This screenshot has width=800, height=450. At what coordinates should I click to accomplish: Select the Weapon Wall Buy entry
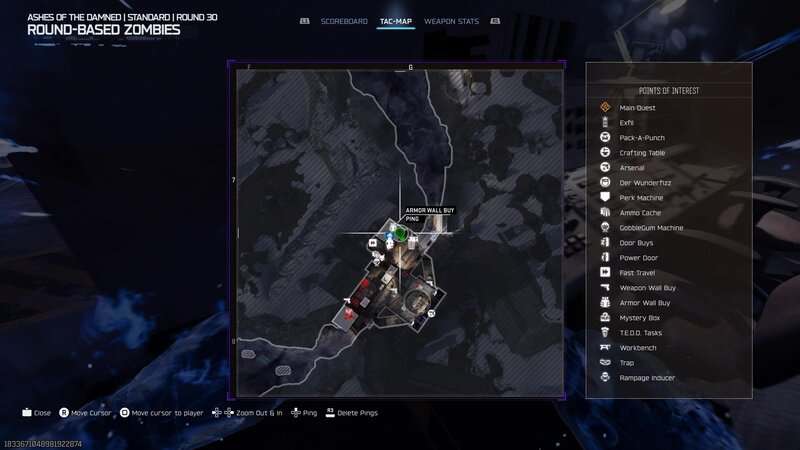(647, 287)
